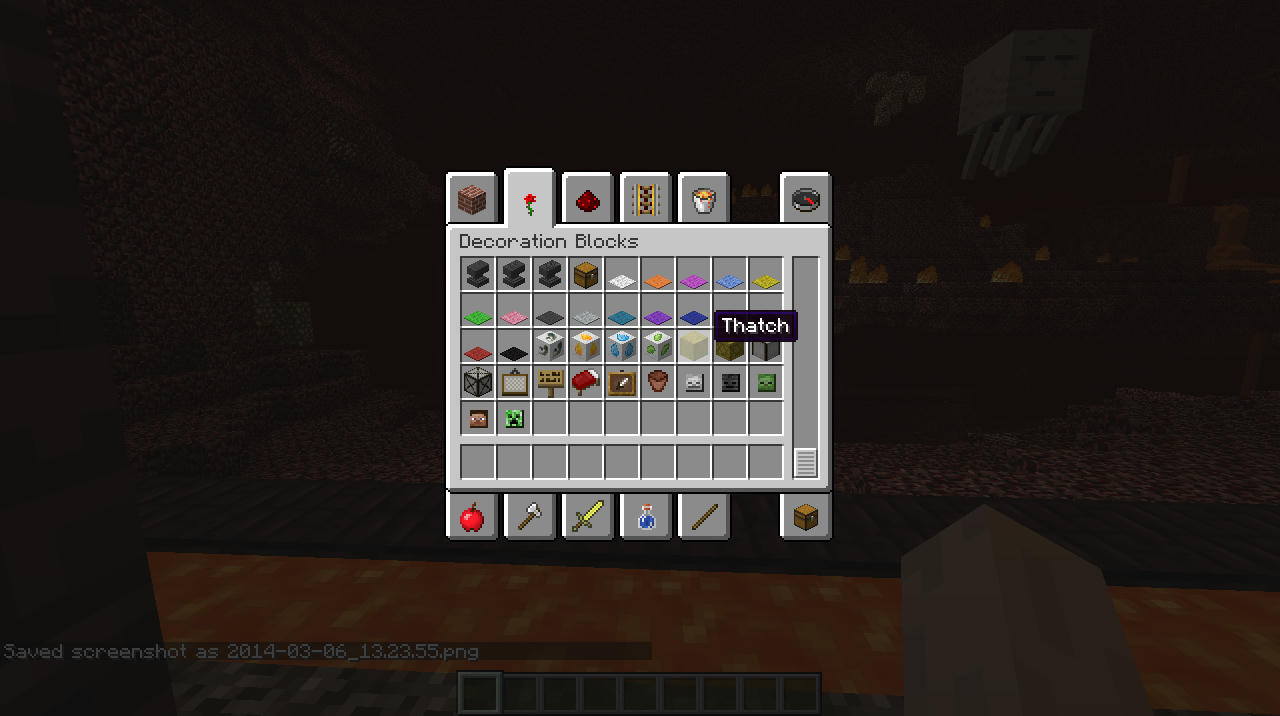Select the Transportation rail tab
Screen dimensions: 1280x716
[646, 200]
